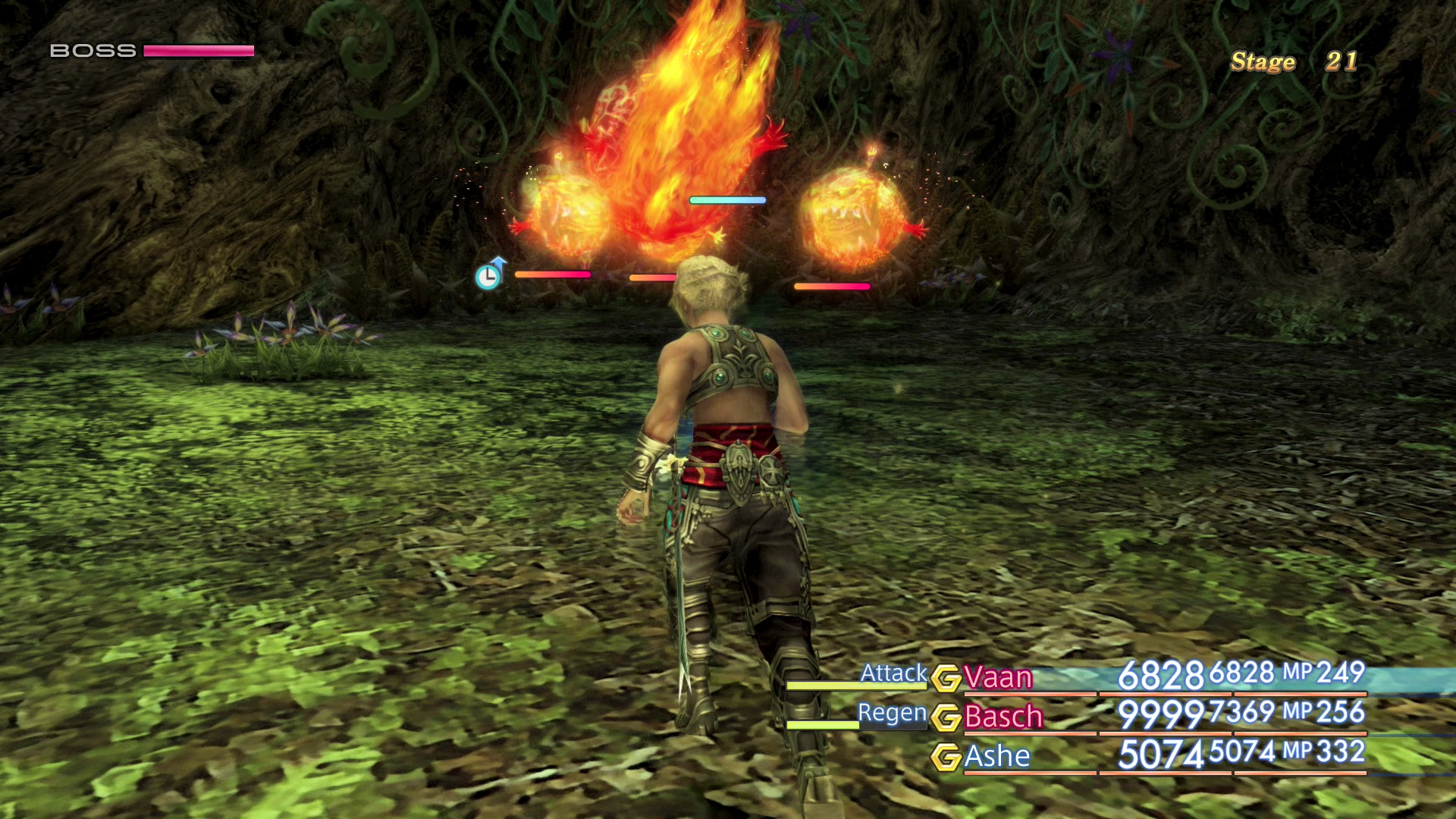Click the gambit icon beside Basch
This screenshot has height=819, width=1456.
pyautogui.click(x=946, y=717)
